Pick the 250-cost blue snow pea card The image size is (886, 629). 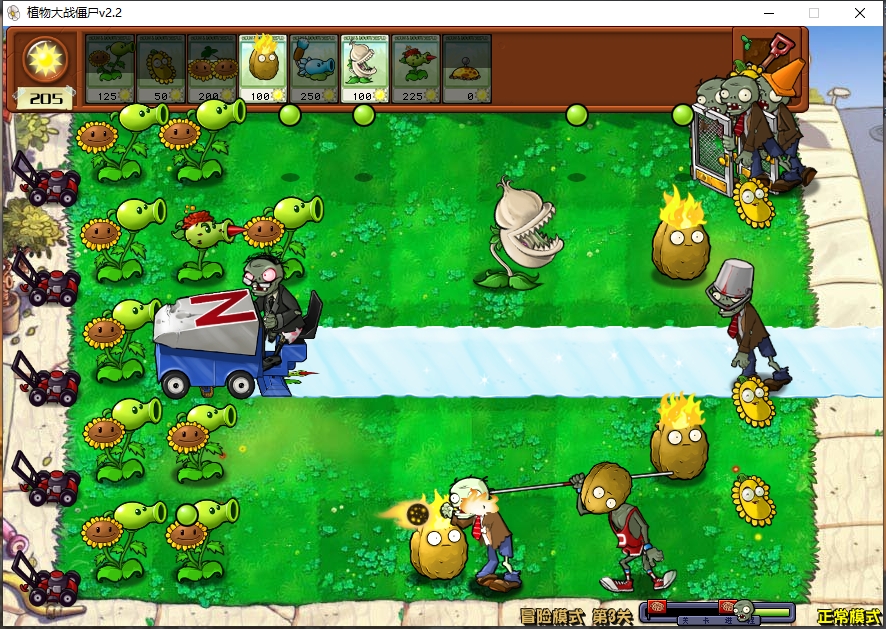[314, 68]
